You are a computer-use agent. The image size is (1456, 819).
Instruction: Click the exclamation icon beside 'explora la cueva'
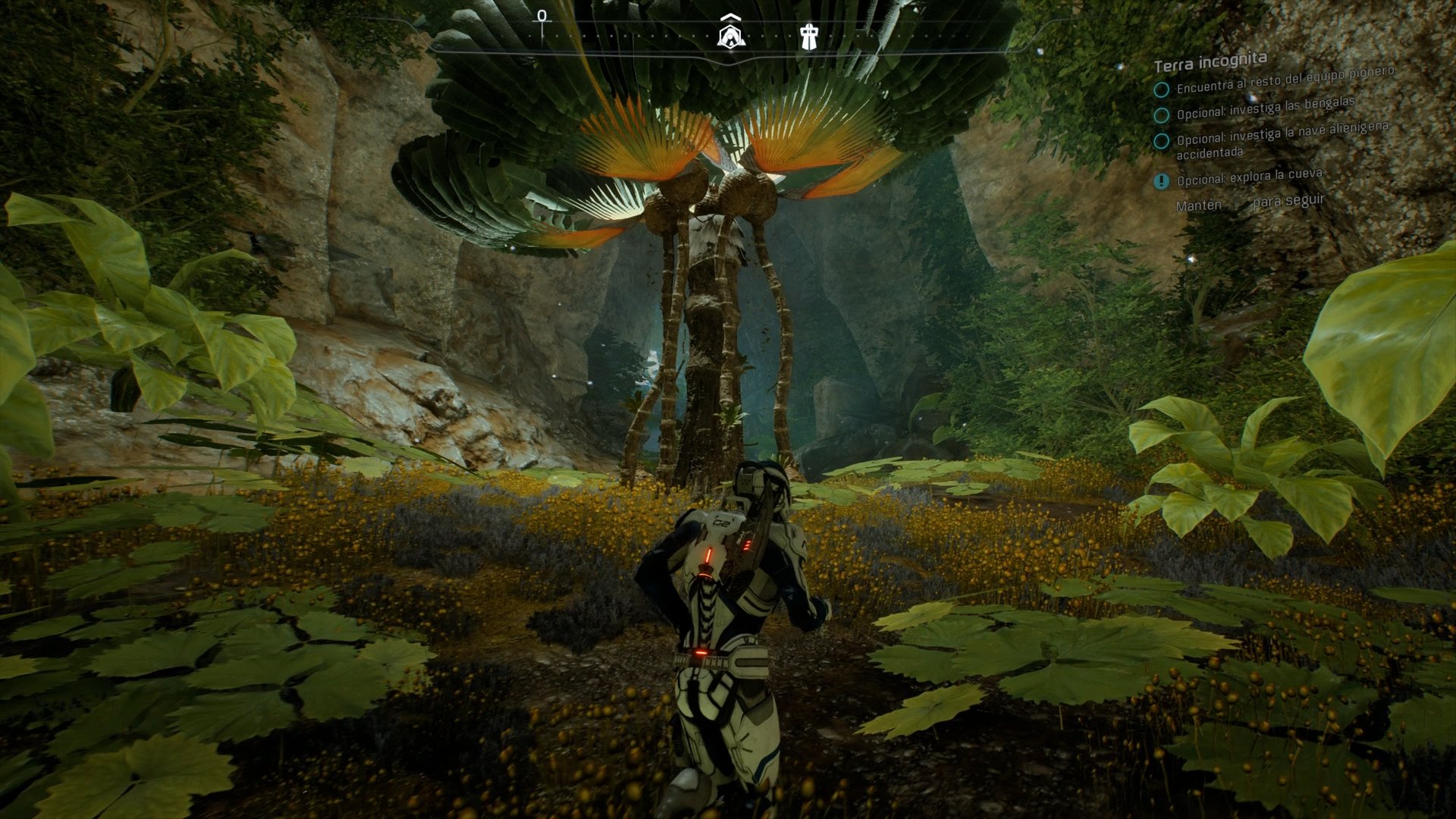point(1162,181)
